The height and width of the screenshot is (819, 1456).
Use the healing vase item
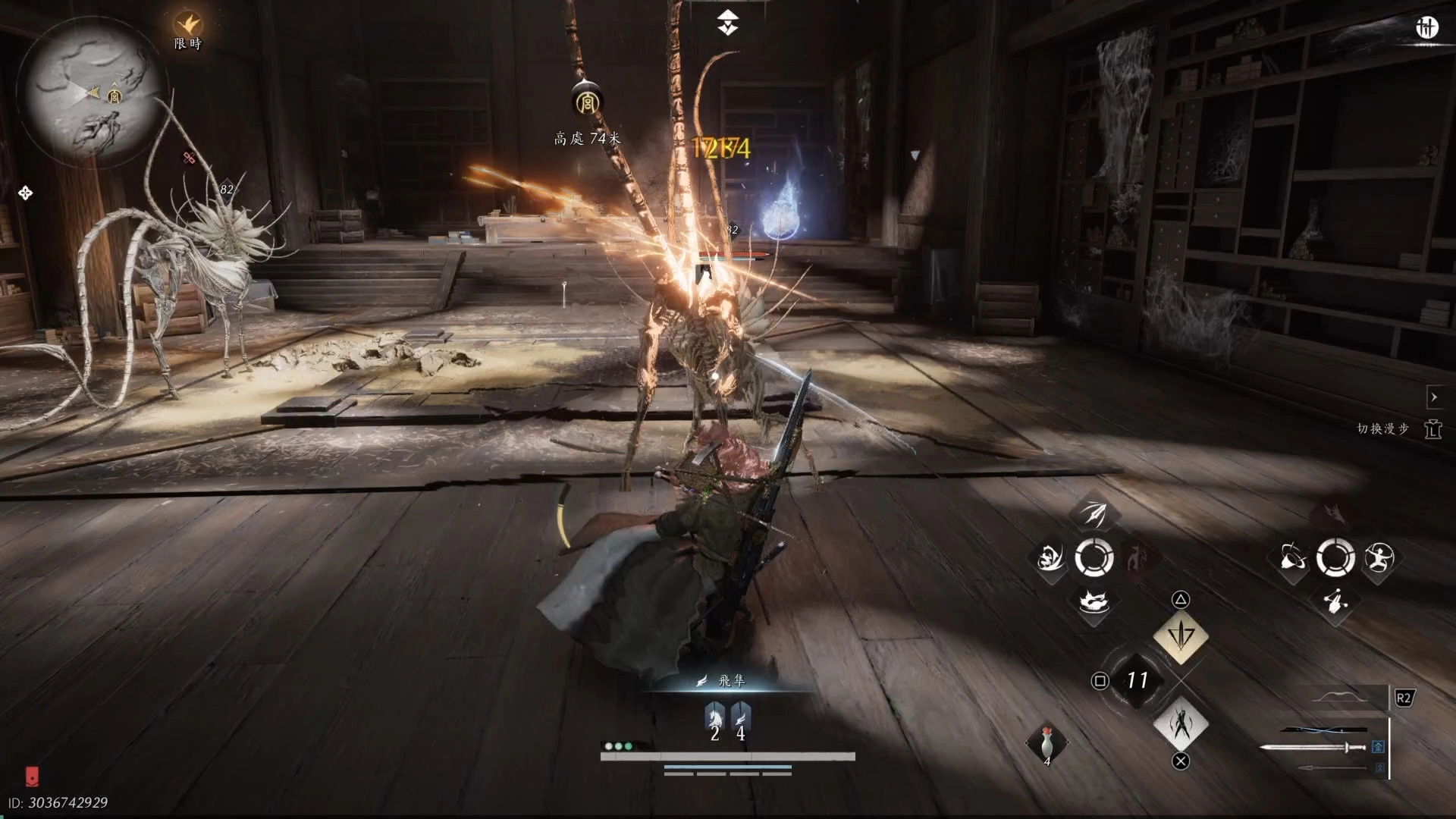click(1046, 743)
